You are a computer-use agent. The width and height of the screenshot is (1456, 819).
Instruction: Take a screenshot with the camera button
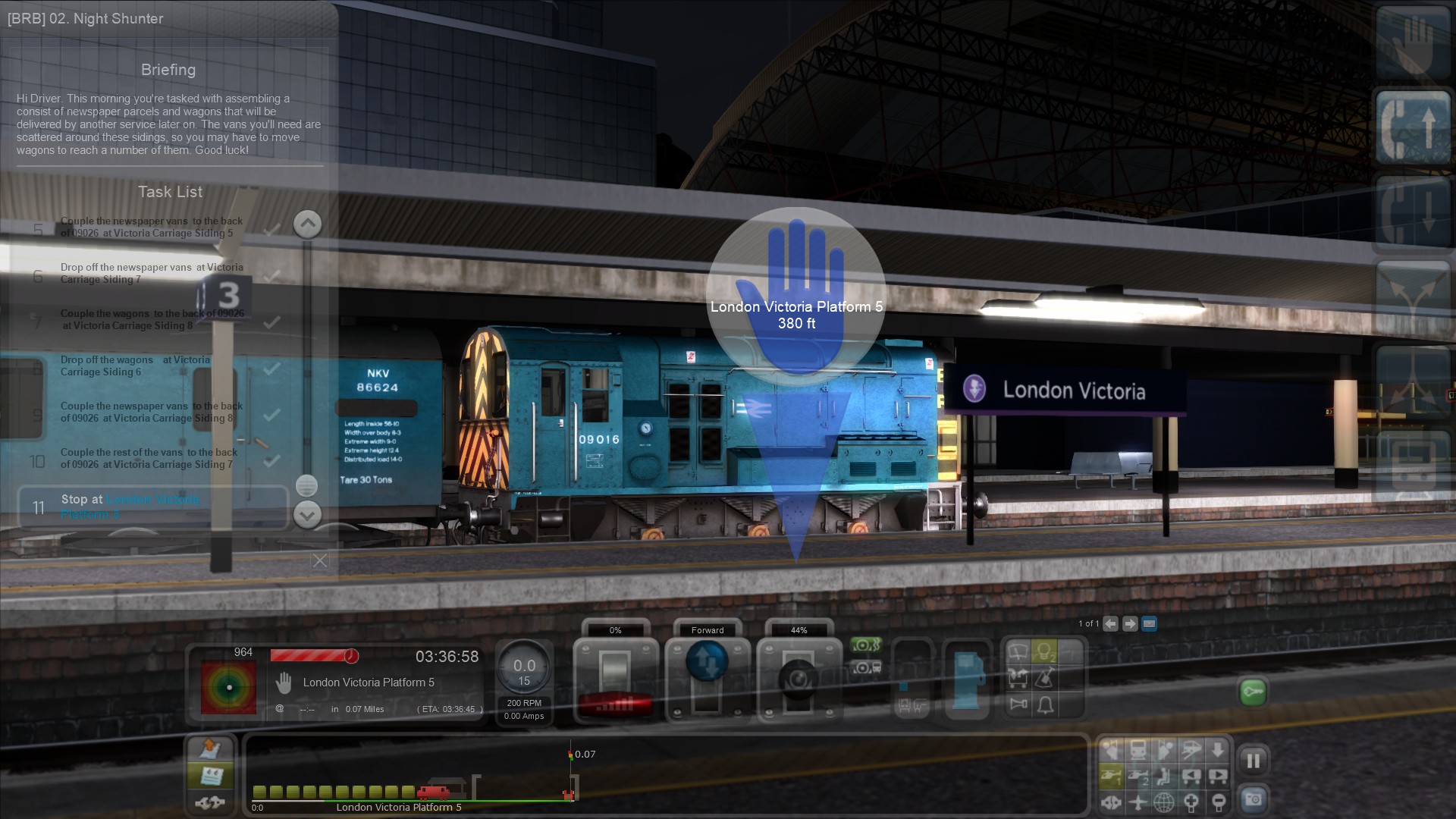1253,799
